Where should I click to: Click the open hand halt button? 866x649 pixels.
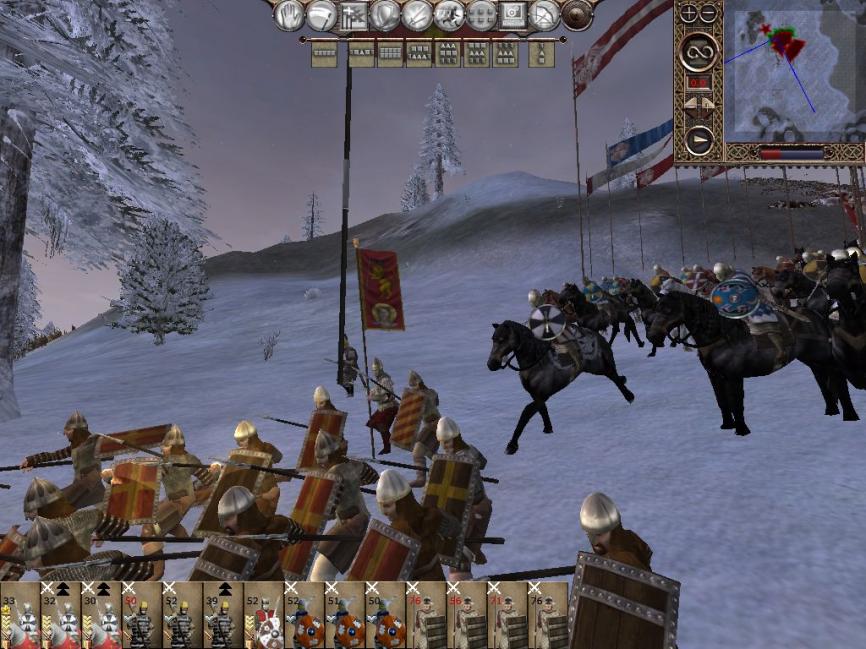290,15
